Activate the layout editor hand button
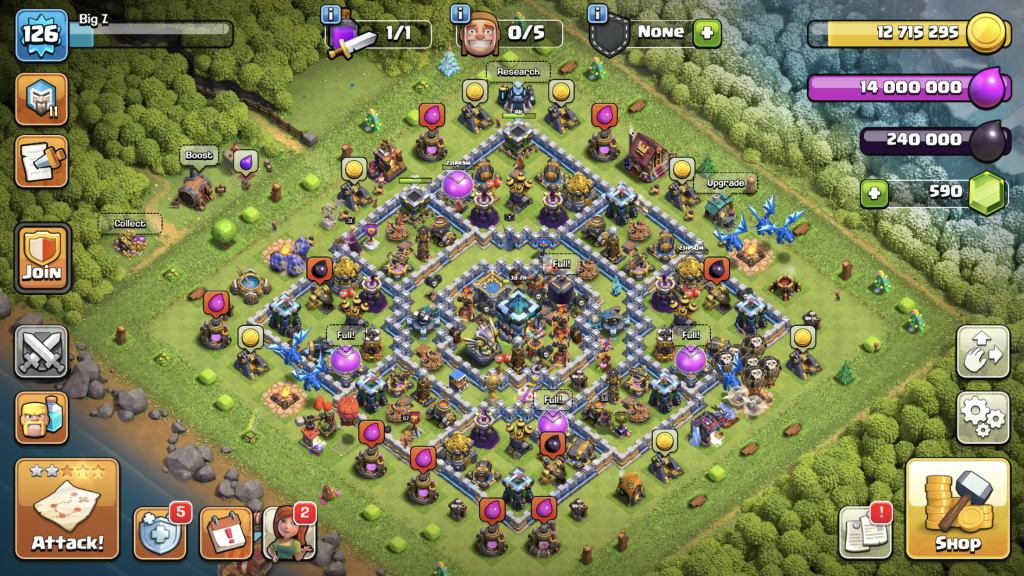 pyautogui.click(x=982, y=352)
